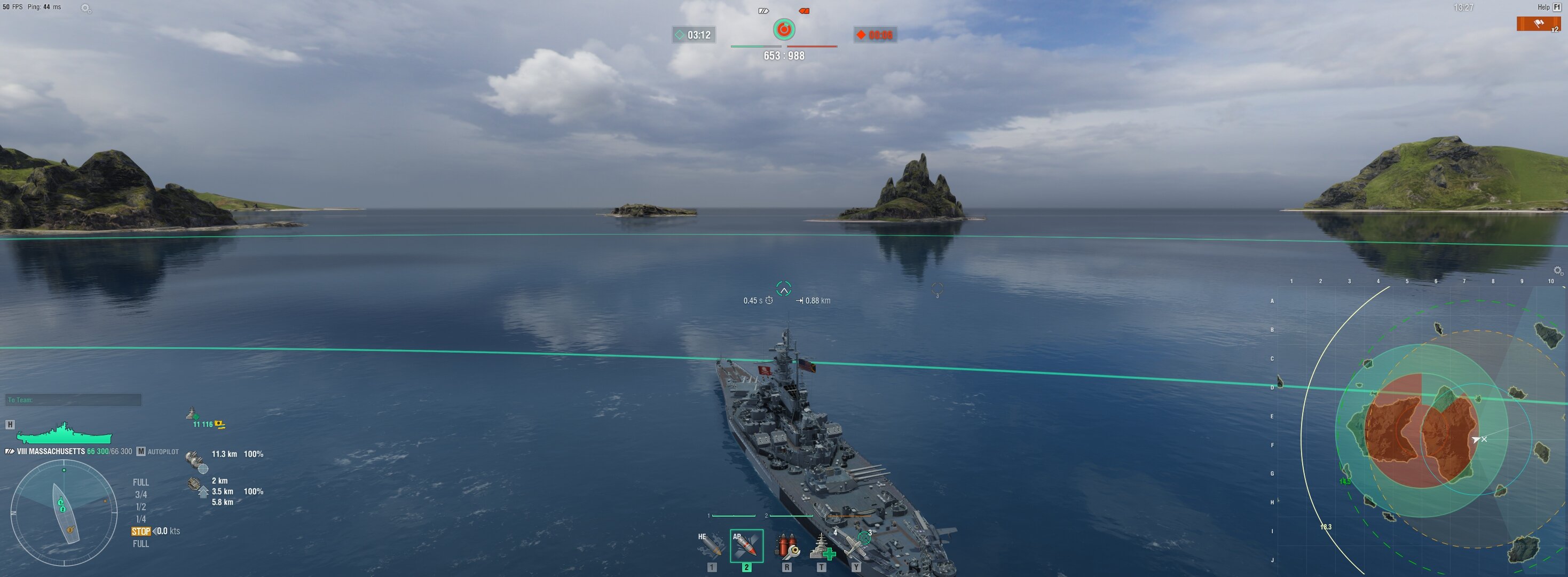Click the orange flag x2 ribbon counter
Image resolution: width=1568 pixels, height=577 pixels.
pyautogui.click(x=1538, y=25)
